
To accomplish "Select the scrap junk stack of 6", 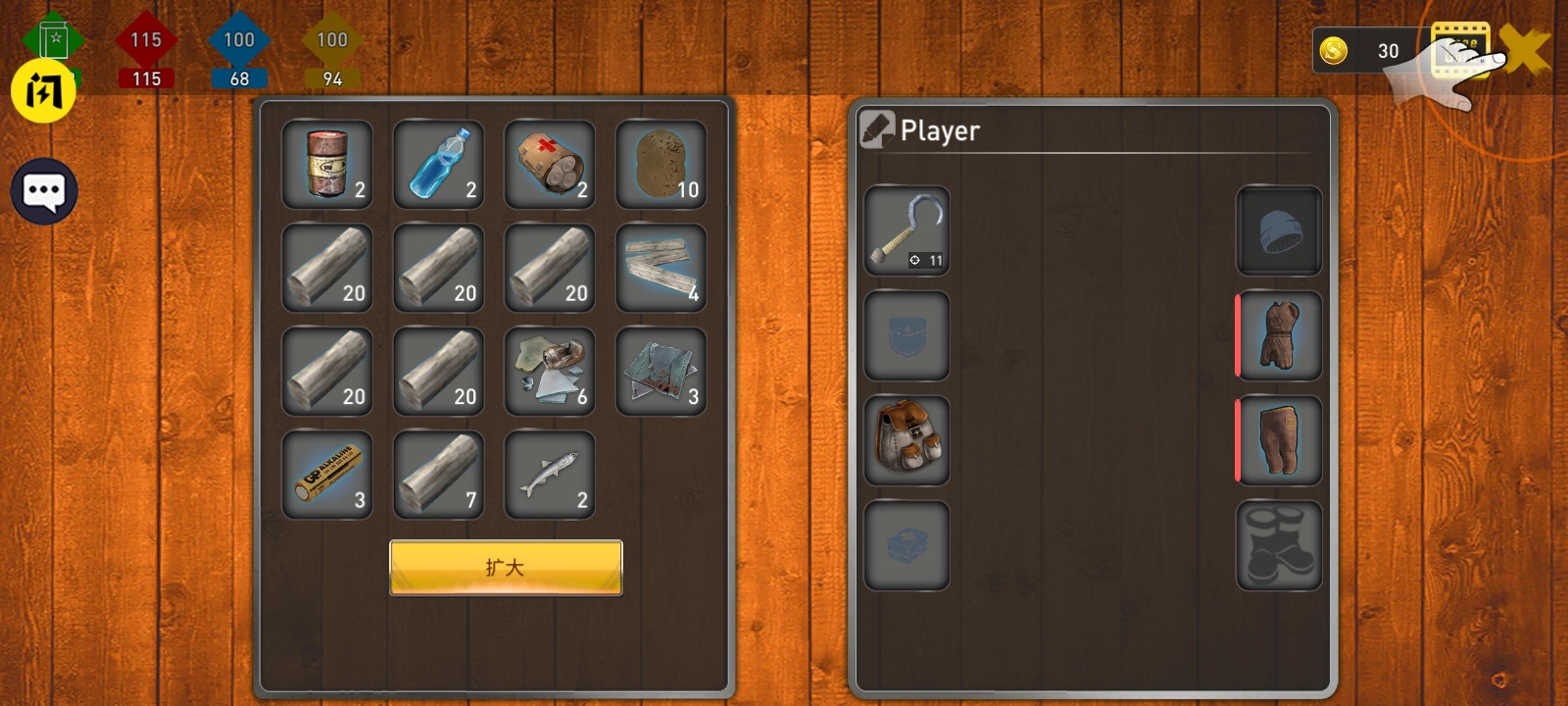I will [x=550, y=372].
